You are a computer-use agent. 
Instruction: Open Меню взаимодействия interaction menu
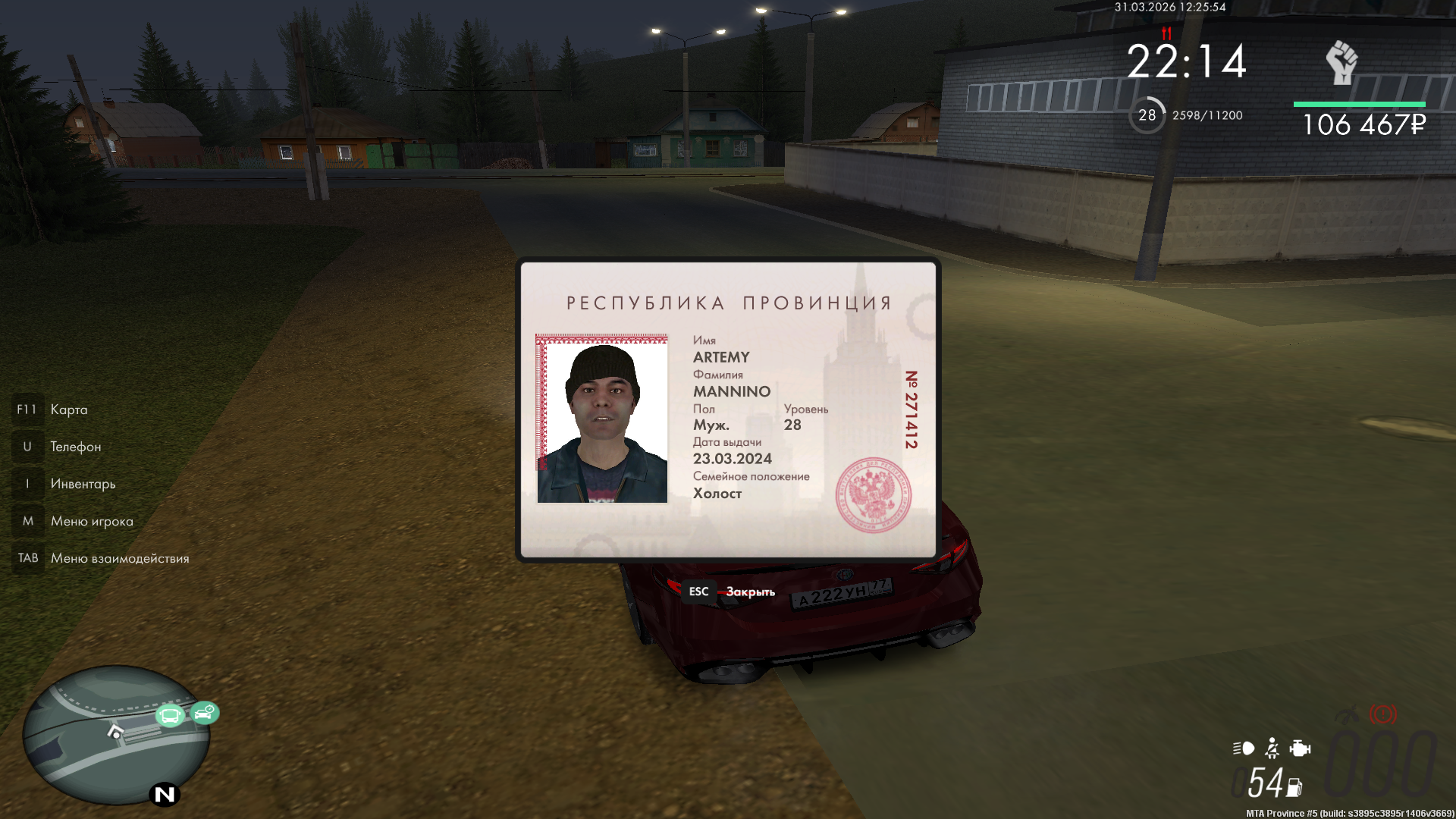coord(119,558)
